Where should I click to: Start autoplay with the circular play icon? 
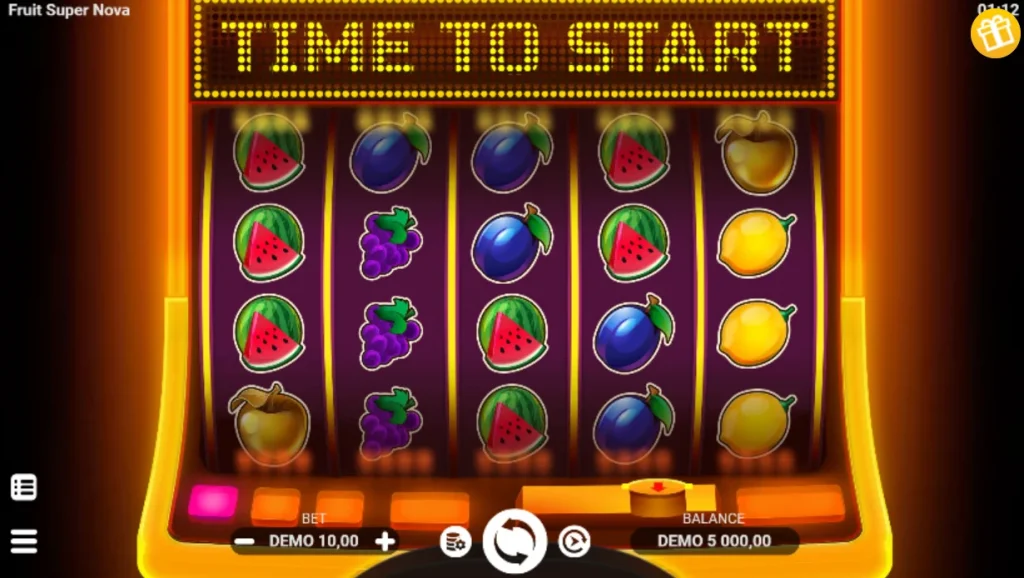pos(573,542)
